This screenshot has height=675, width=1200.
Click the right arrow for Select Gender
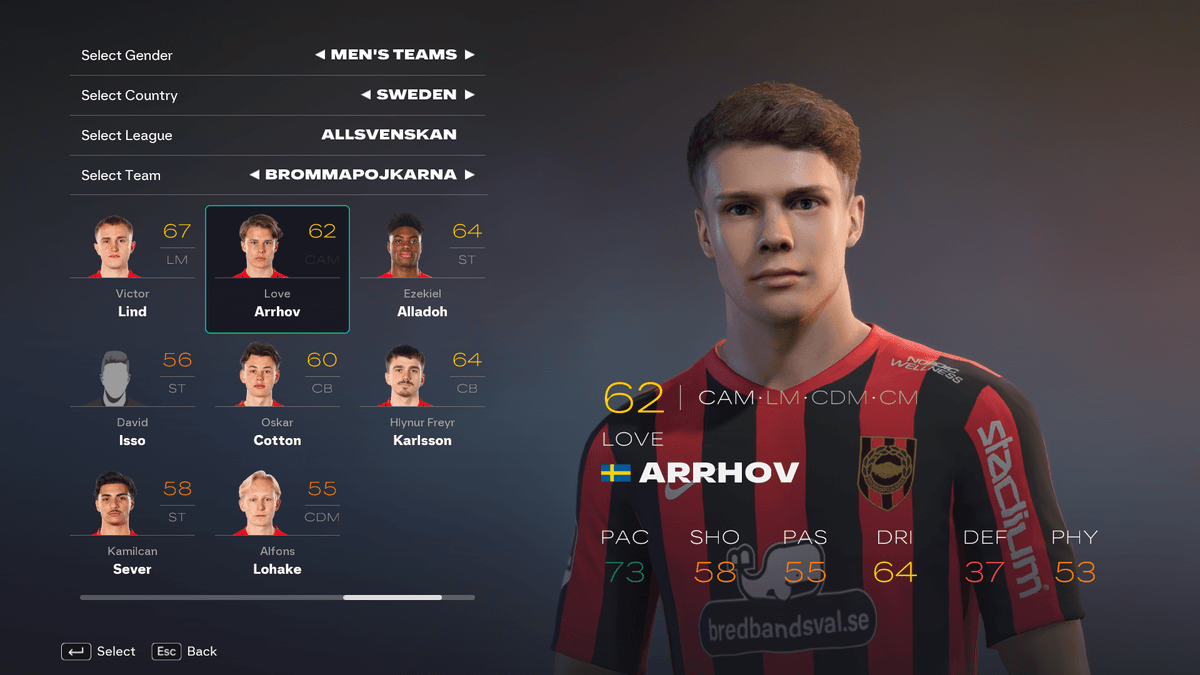pyautogui.click(x=469, y=55)
